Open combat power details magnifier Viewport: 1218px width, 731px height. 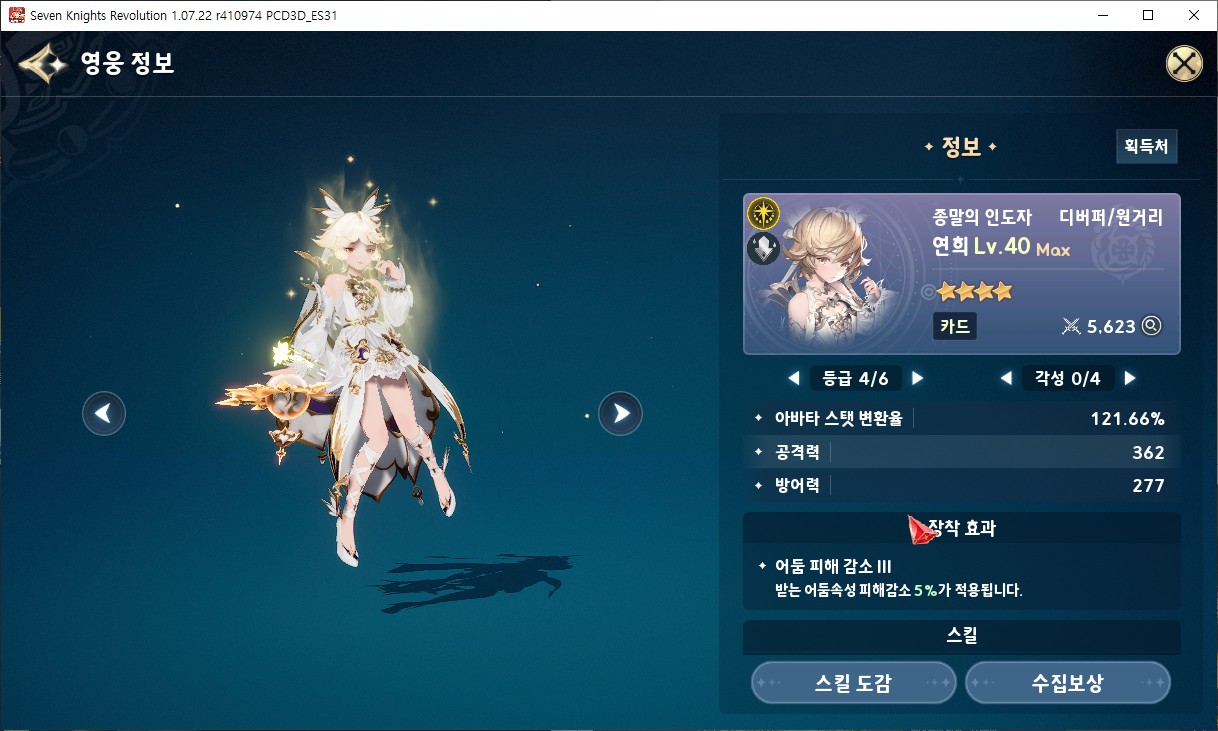(x=1152, y=325)
